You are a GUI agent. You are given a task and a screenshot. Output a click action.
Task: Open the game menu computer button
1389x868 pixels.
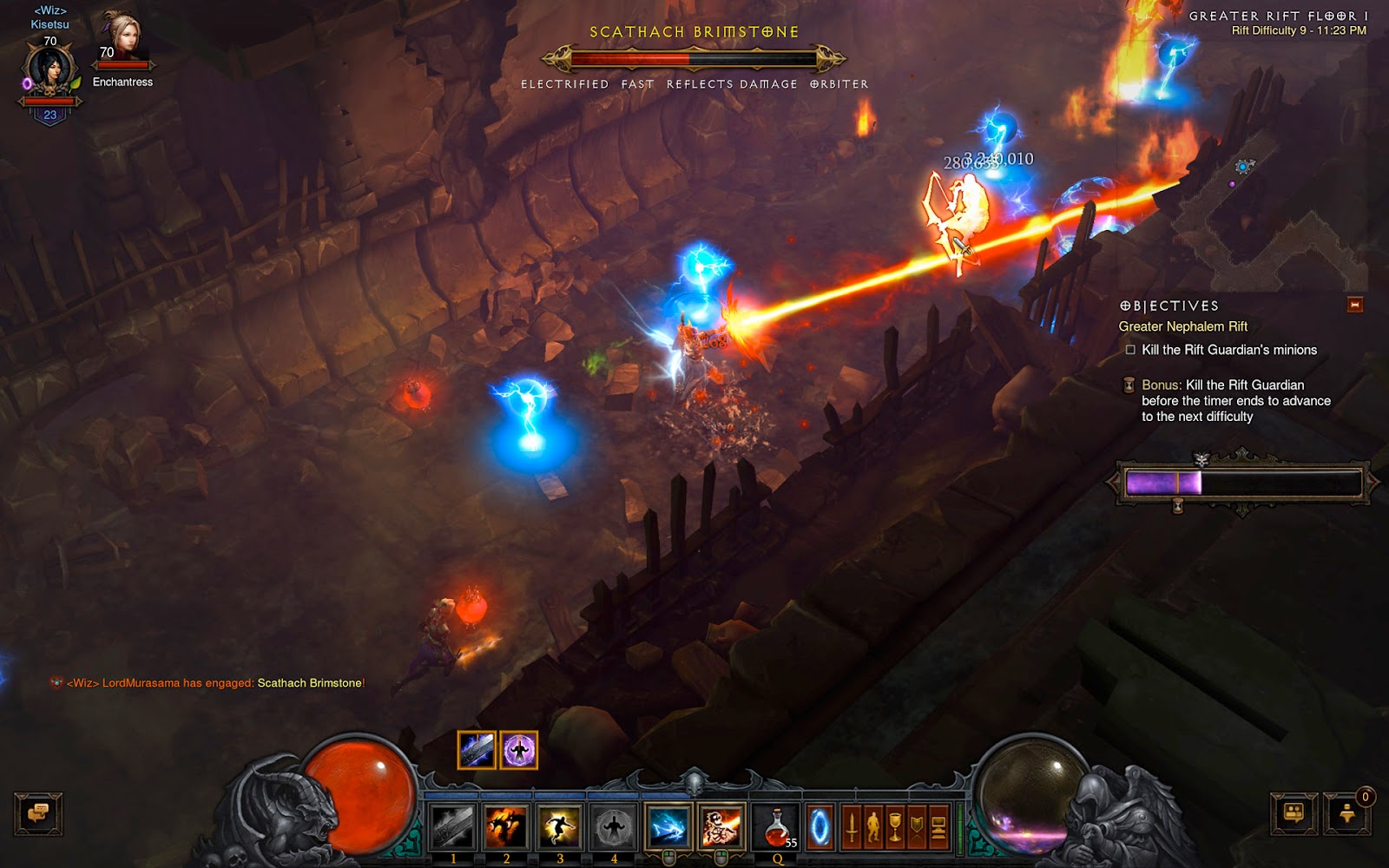click(x=938, y=827)
